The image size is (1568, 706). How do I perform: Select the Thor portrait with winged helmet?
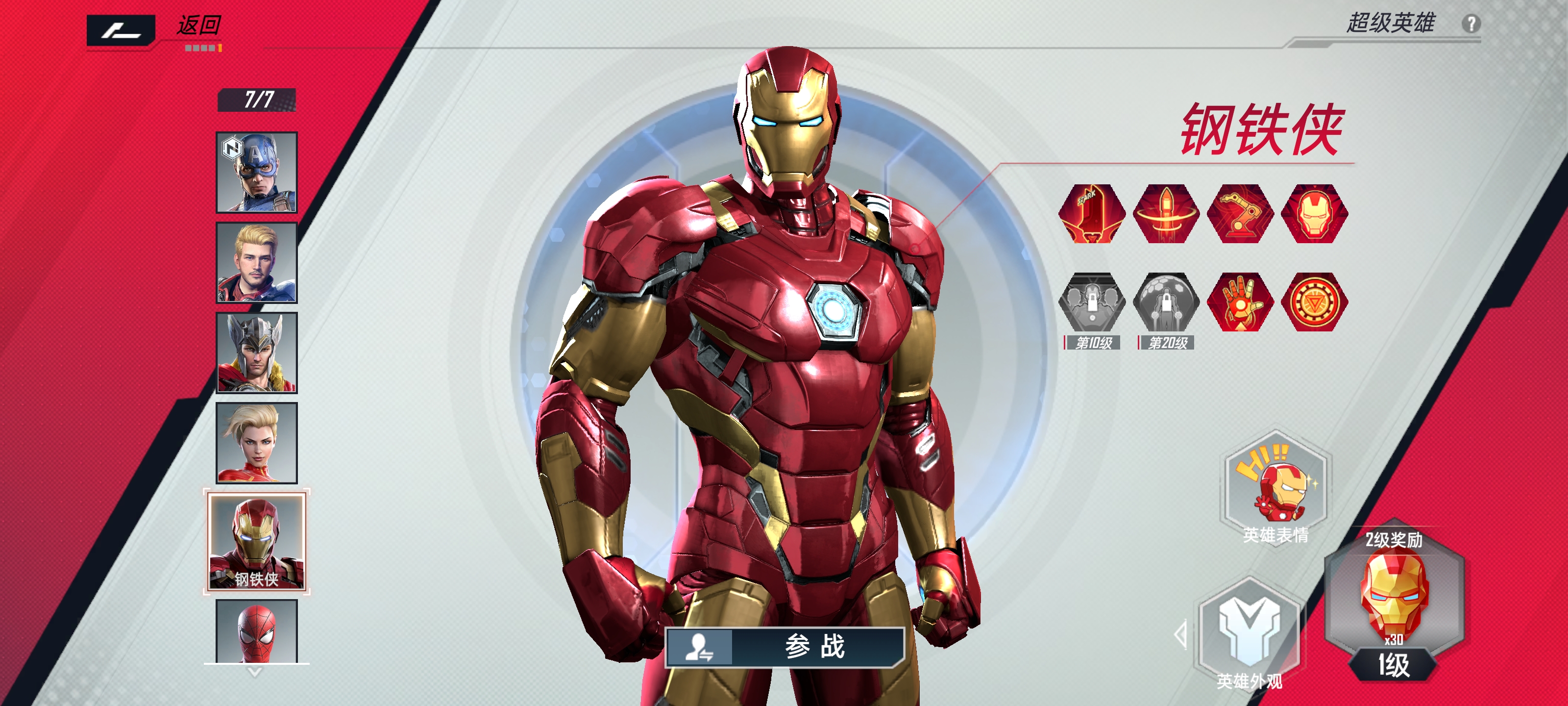pos(257,353)
